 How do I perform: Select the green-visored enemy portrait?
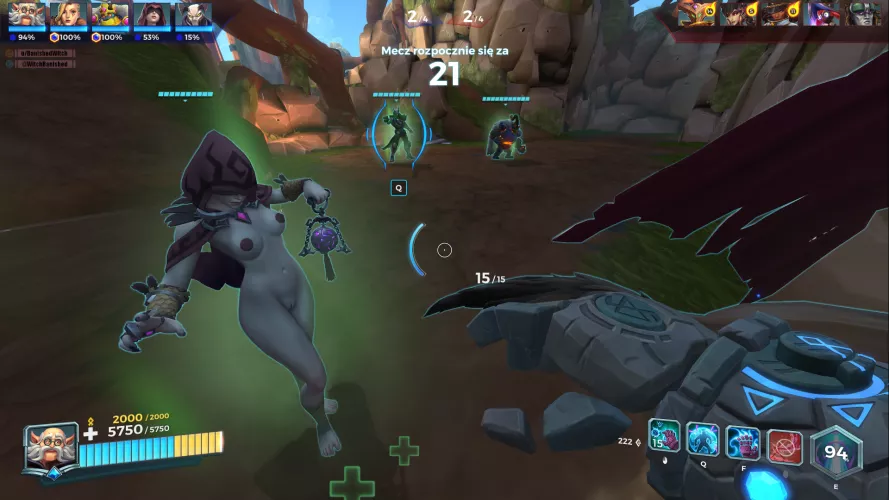point(864,13)
